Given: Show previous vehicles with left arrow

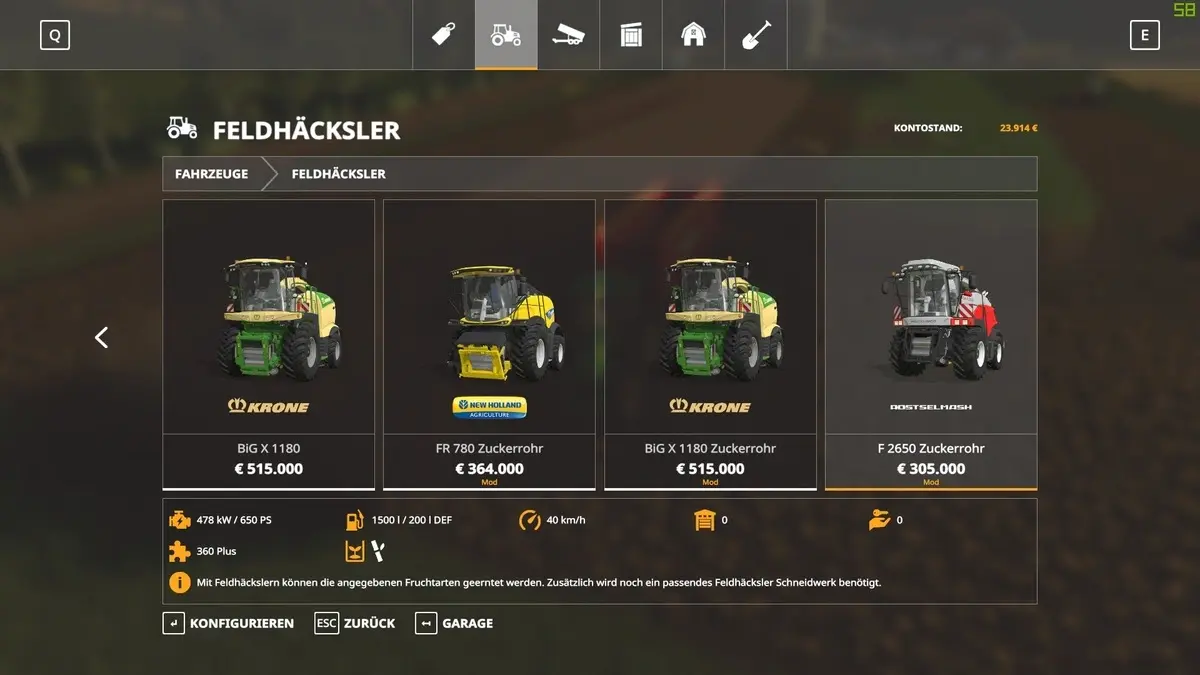Looking at the screenshot, I should 101,338.
